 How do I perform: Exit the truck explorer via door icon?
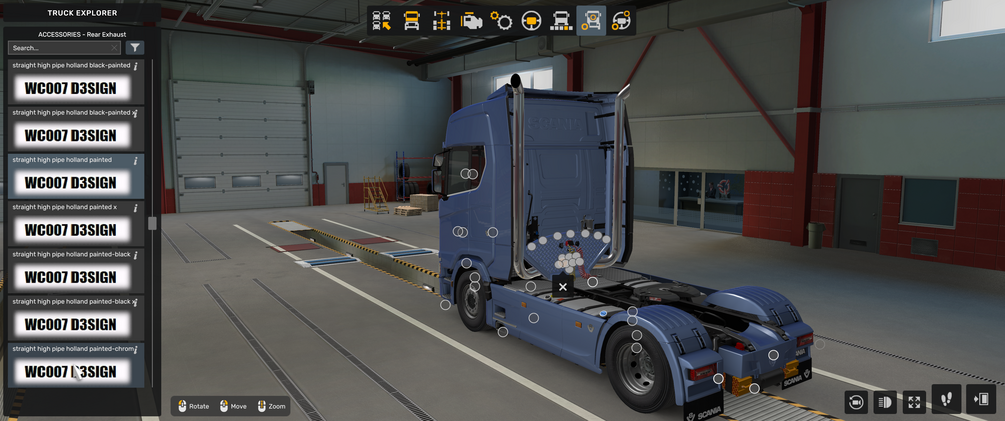pos(981,399)
